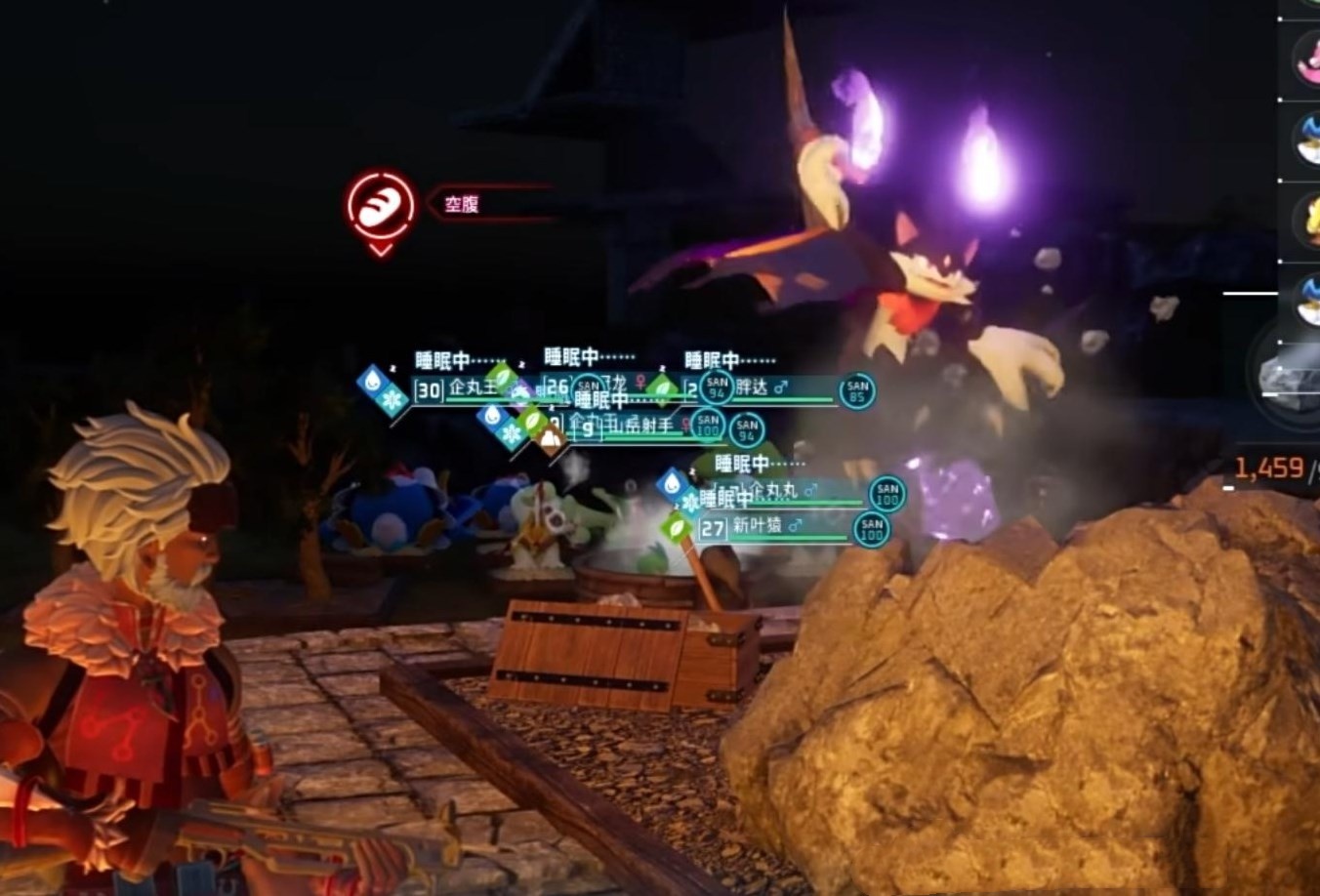Click the water element icon beside 企丸丸
The width and height of the screenshot is (1320, 896).
tap(671, 482)
